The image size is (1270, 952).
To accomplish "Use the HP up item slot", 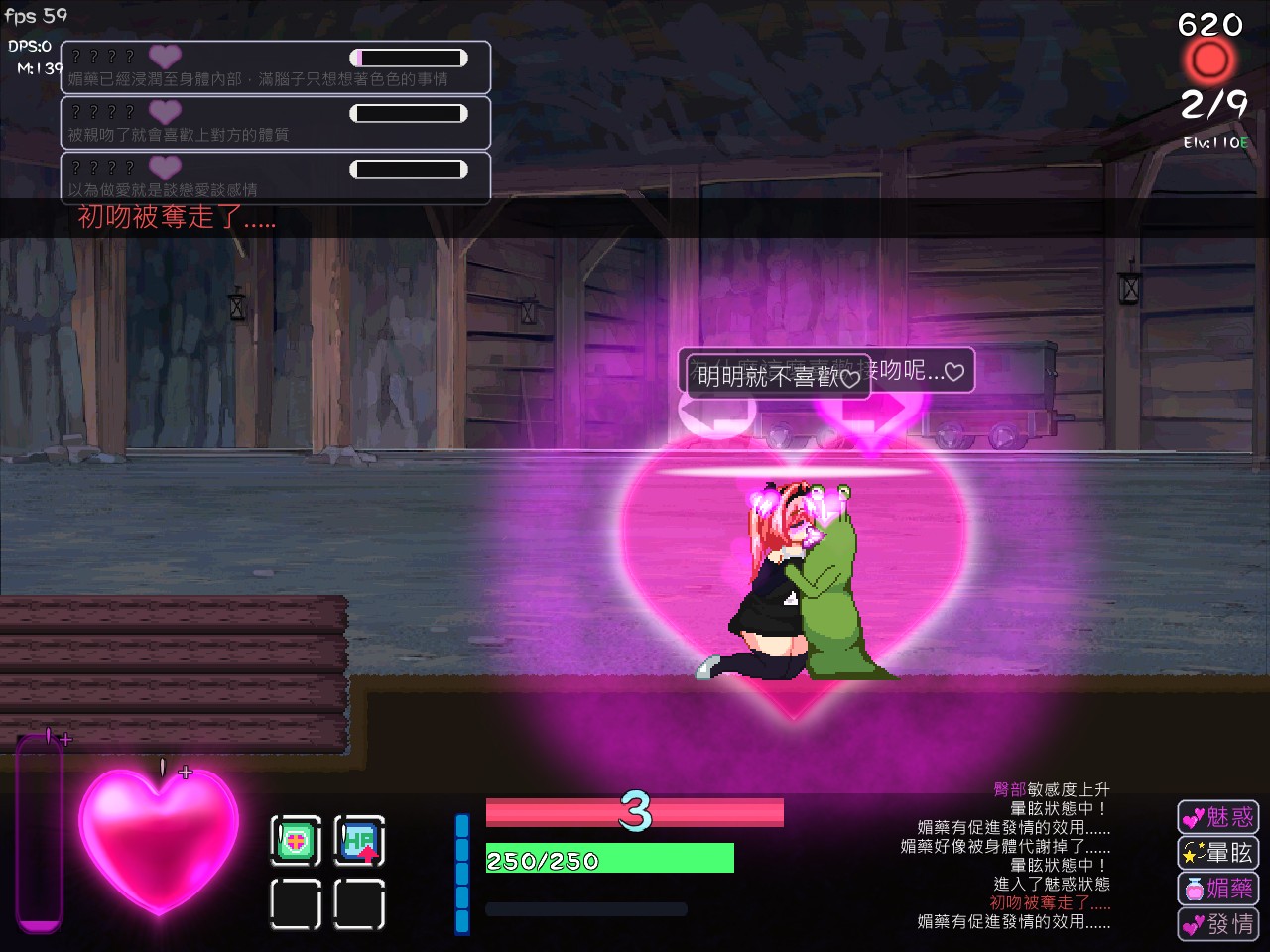I will click(x=359, y=841).
